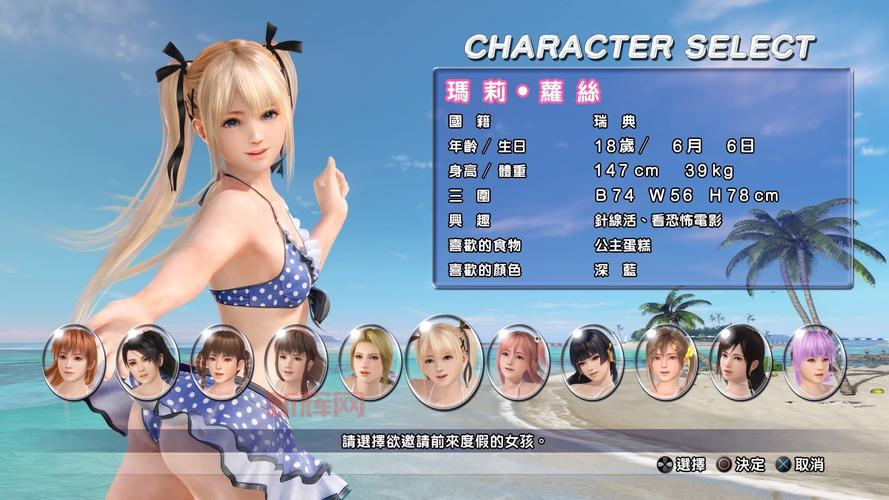
Task: Select the orange-haired Kasumi portrait
Action: 74,359
